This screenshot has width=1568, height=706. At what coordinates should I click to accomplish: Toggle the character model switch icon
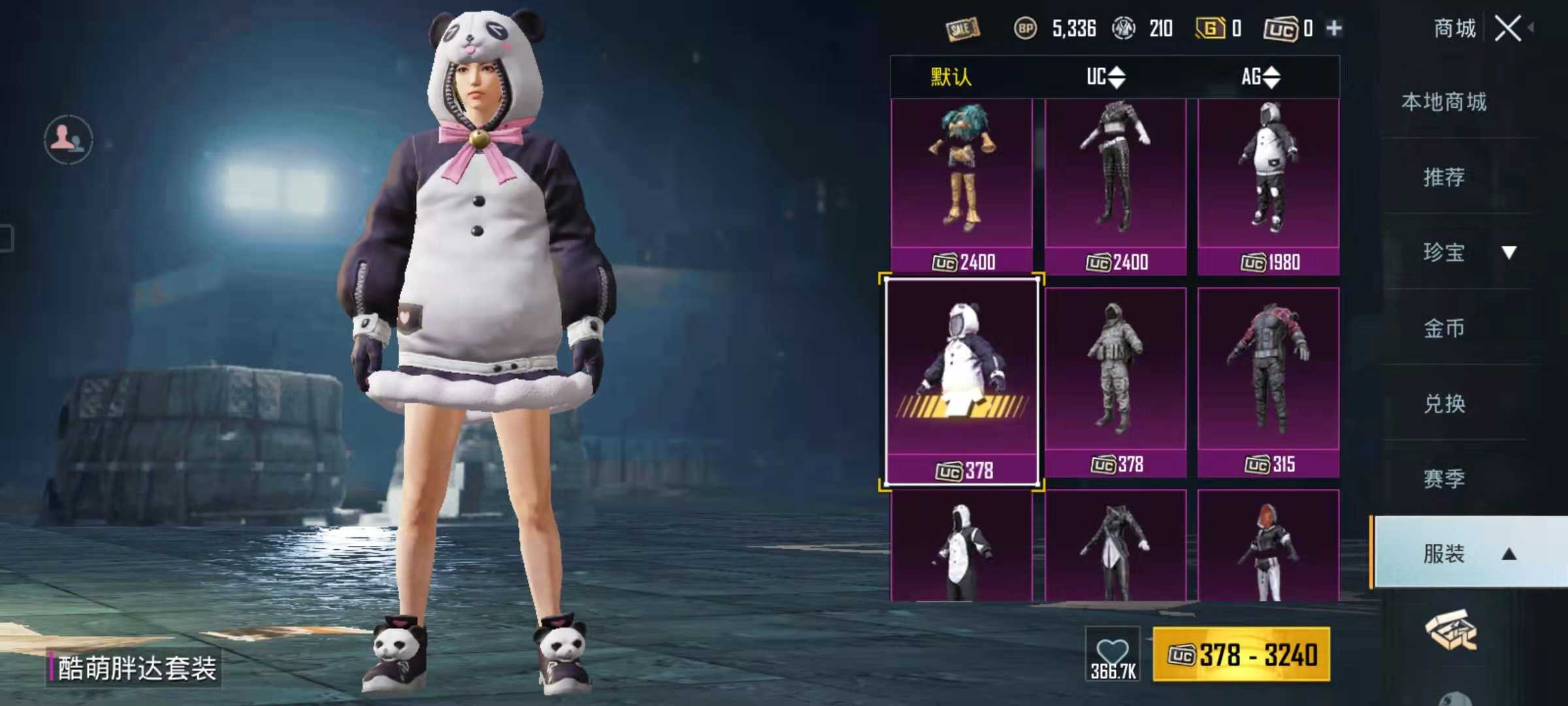coord(68,139)
